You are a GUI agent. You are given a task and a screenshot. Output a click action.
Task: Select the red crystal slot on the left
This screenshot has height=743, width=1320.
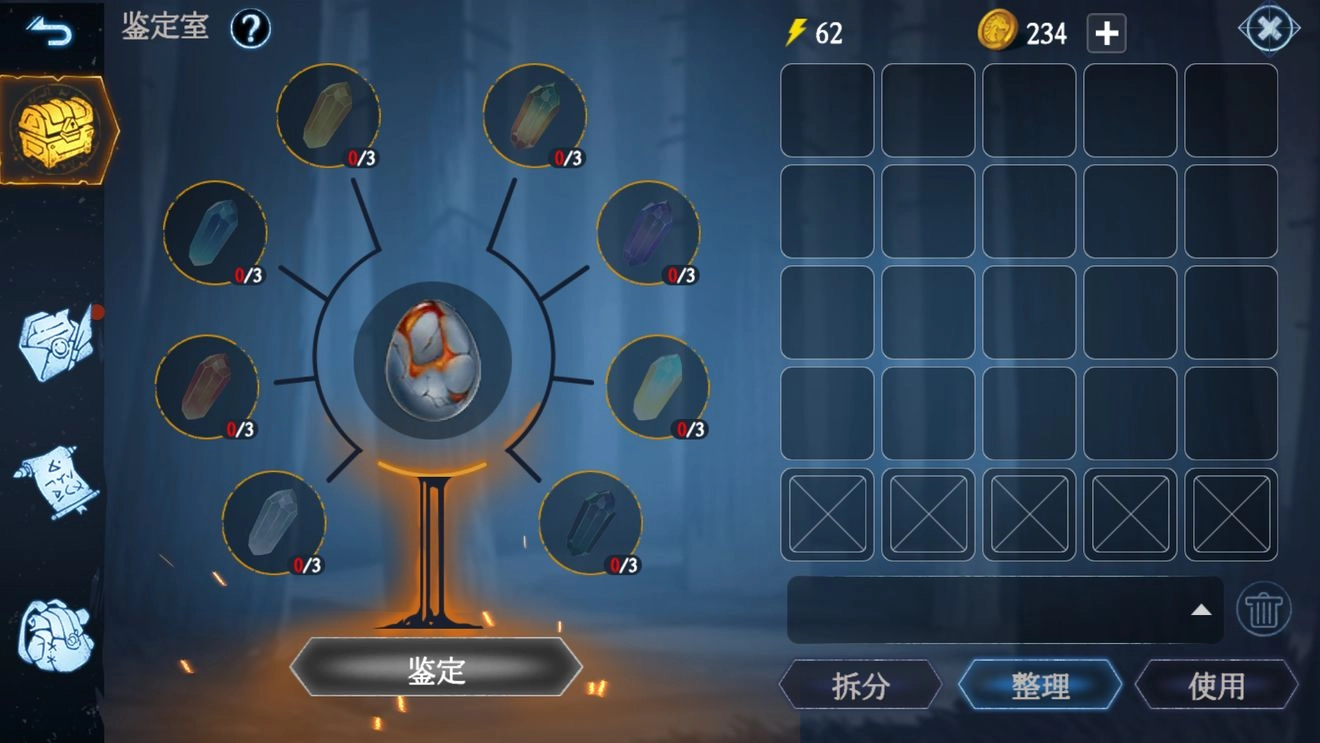[208, 388]
